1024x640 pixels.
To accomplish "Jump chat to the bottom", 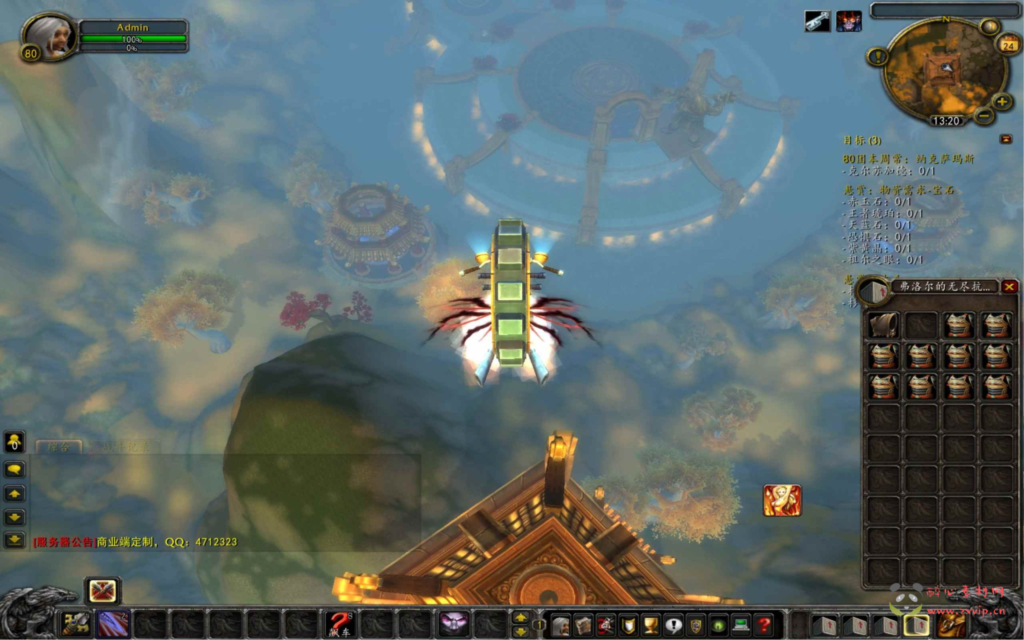I will pyautogui.click(x=15, y=540).
